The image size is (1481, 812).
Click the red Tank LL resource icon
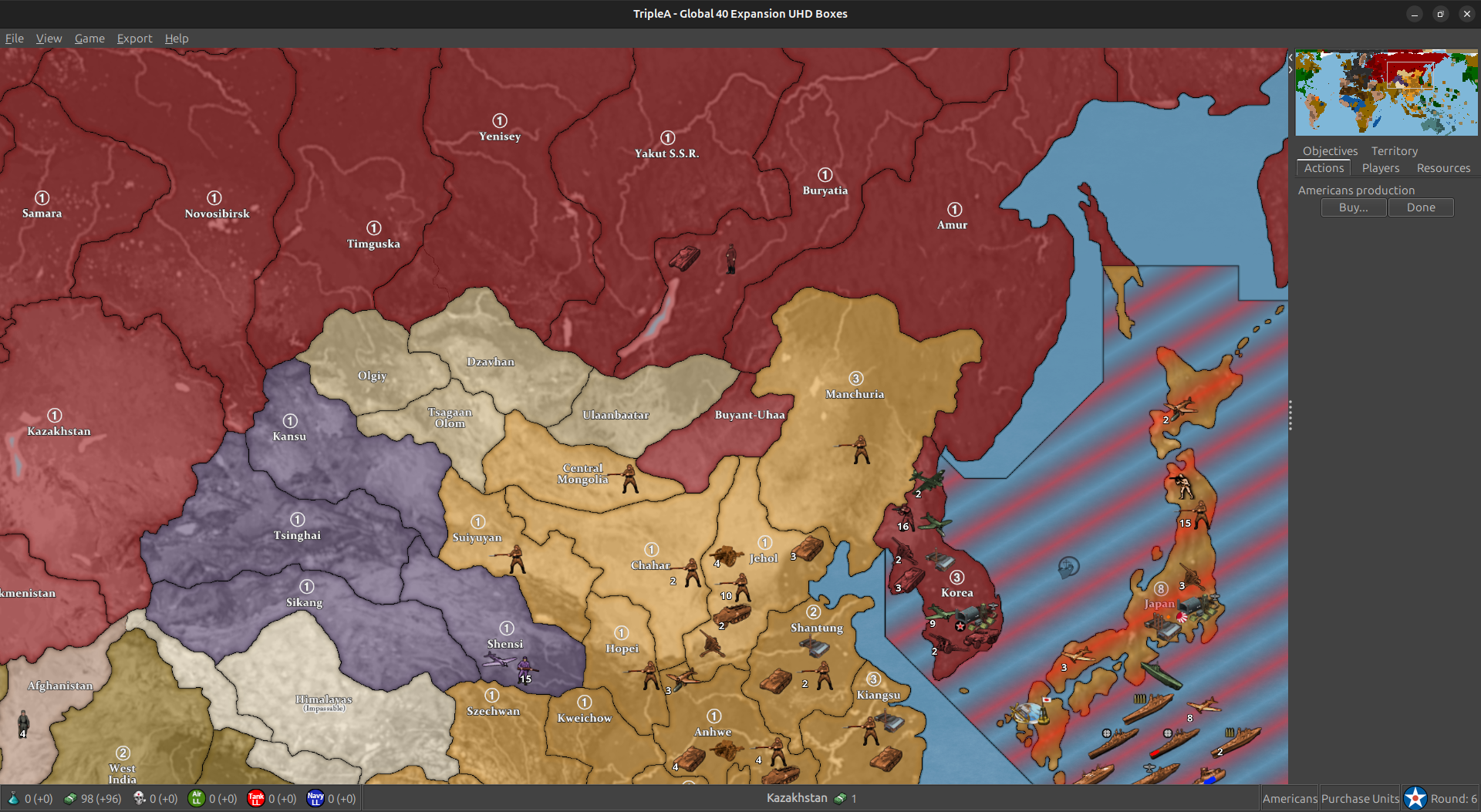pyautogui.click(x=257, y=798)
